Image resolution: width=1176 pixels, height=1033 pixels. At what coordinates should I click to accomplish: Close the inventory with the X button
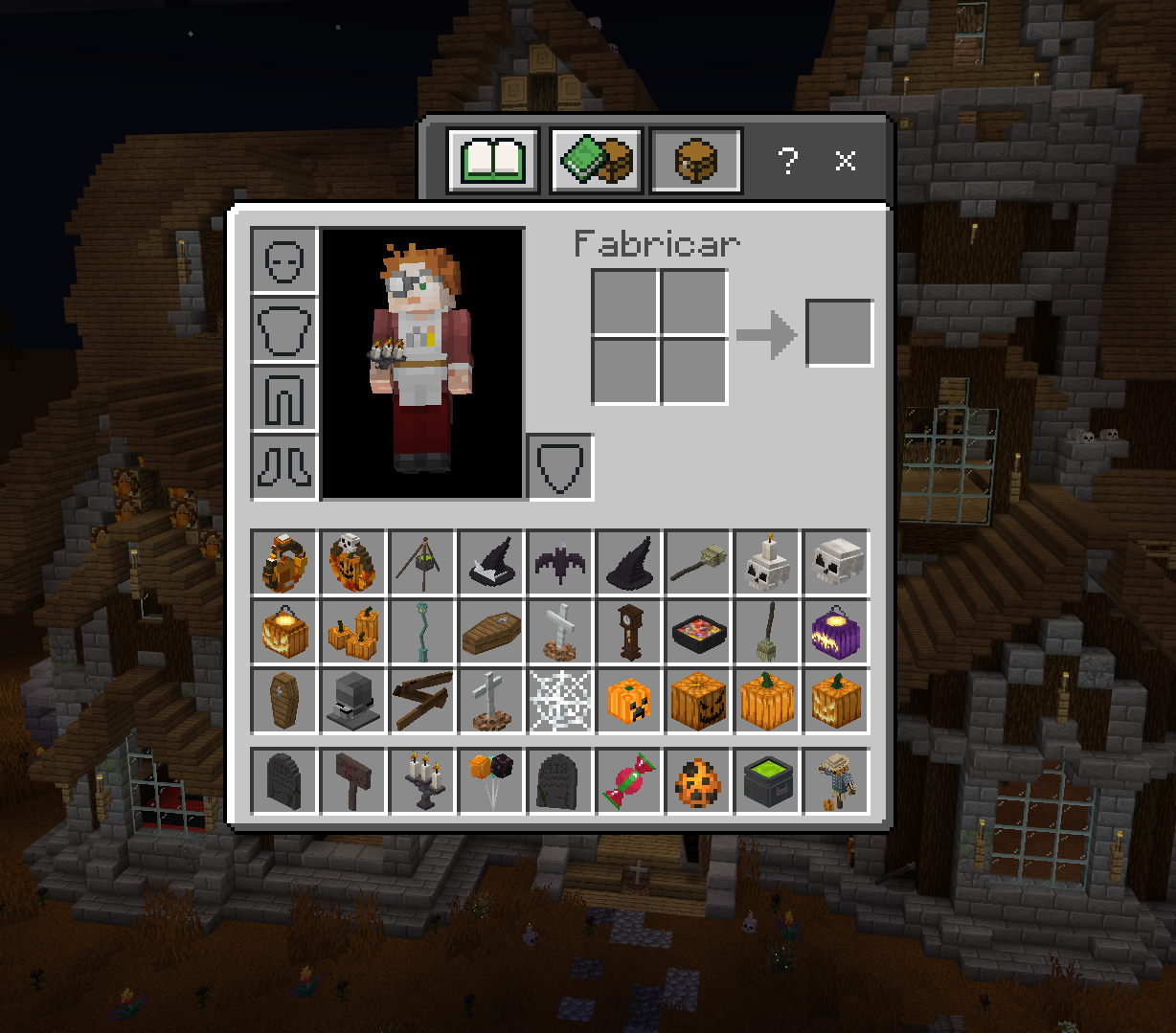(x=845, y=161)
